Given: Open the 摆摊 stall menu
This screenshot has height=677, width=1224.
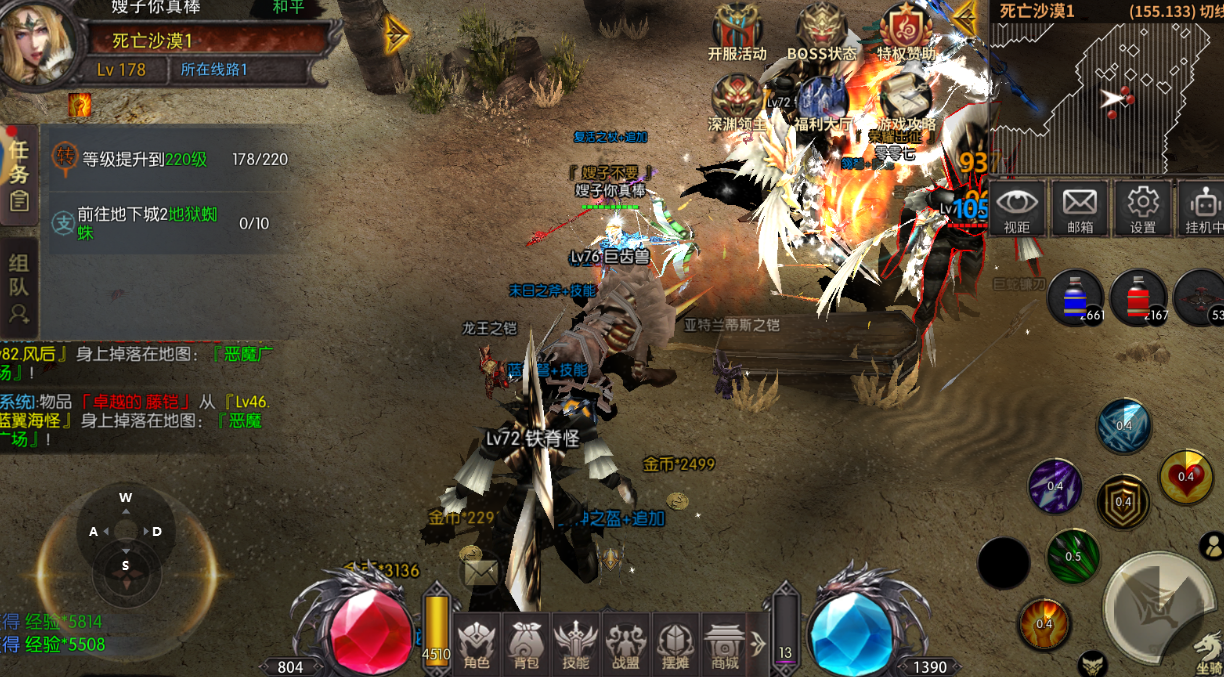Looking at the screenshot, I should point(675,644).
